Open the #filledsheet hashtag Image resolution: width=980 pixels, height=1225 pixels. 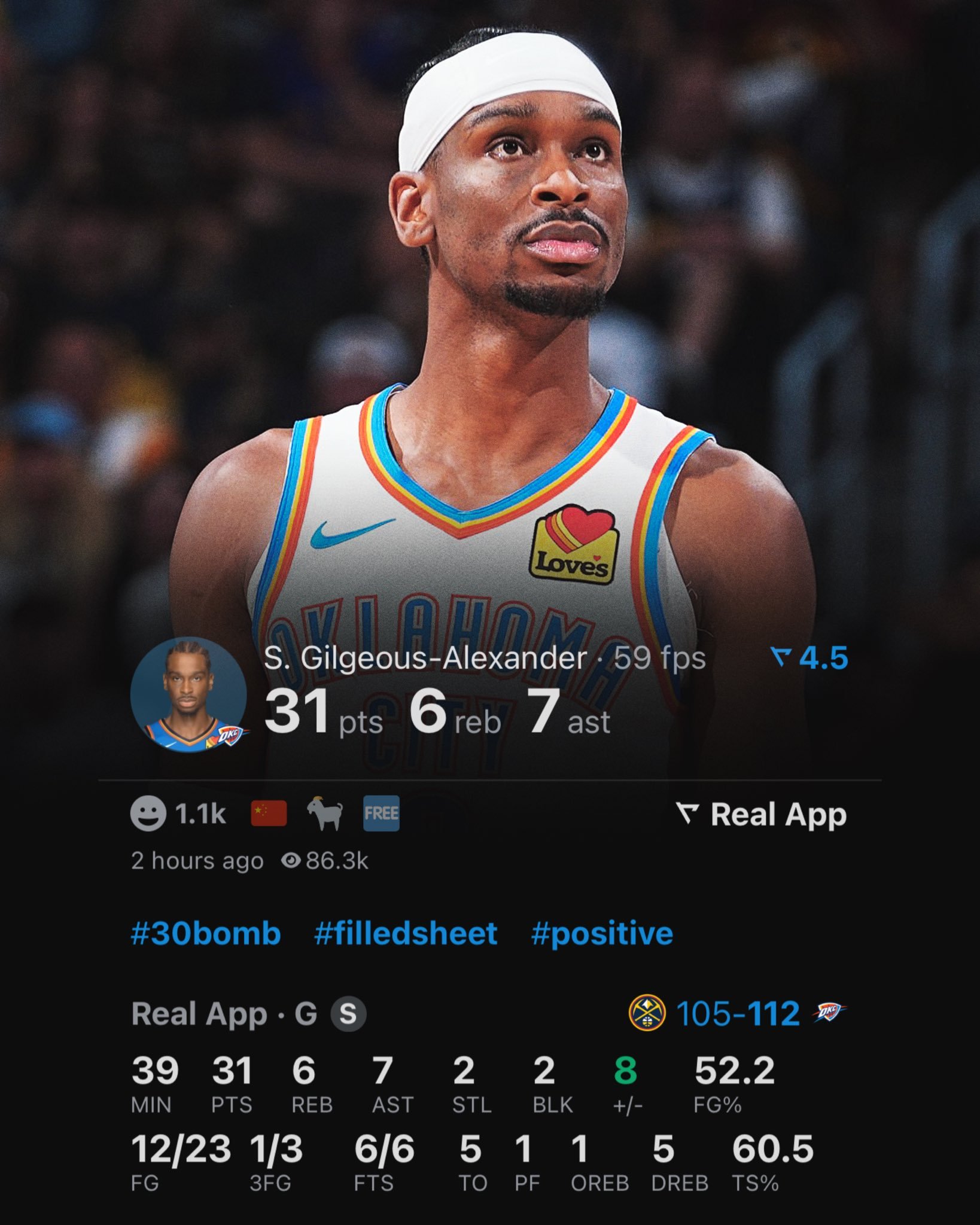[x=406, y=934]
